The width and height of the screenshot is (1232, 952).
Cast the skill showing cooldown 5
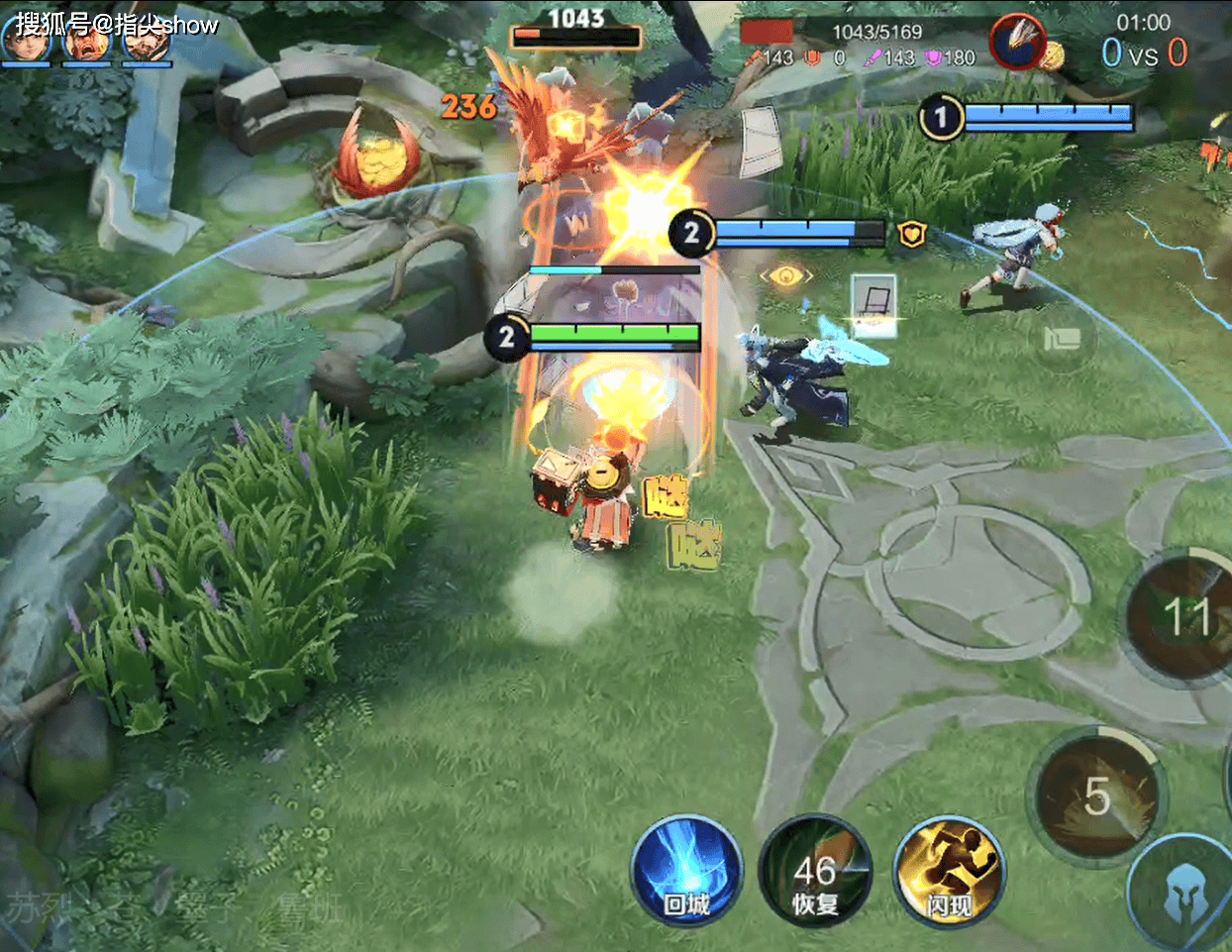[x=1096, y=795]
